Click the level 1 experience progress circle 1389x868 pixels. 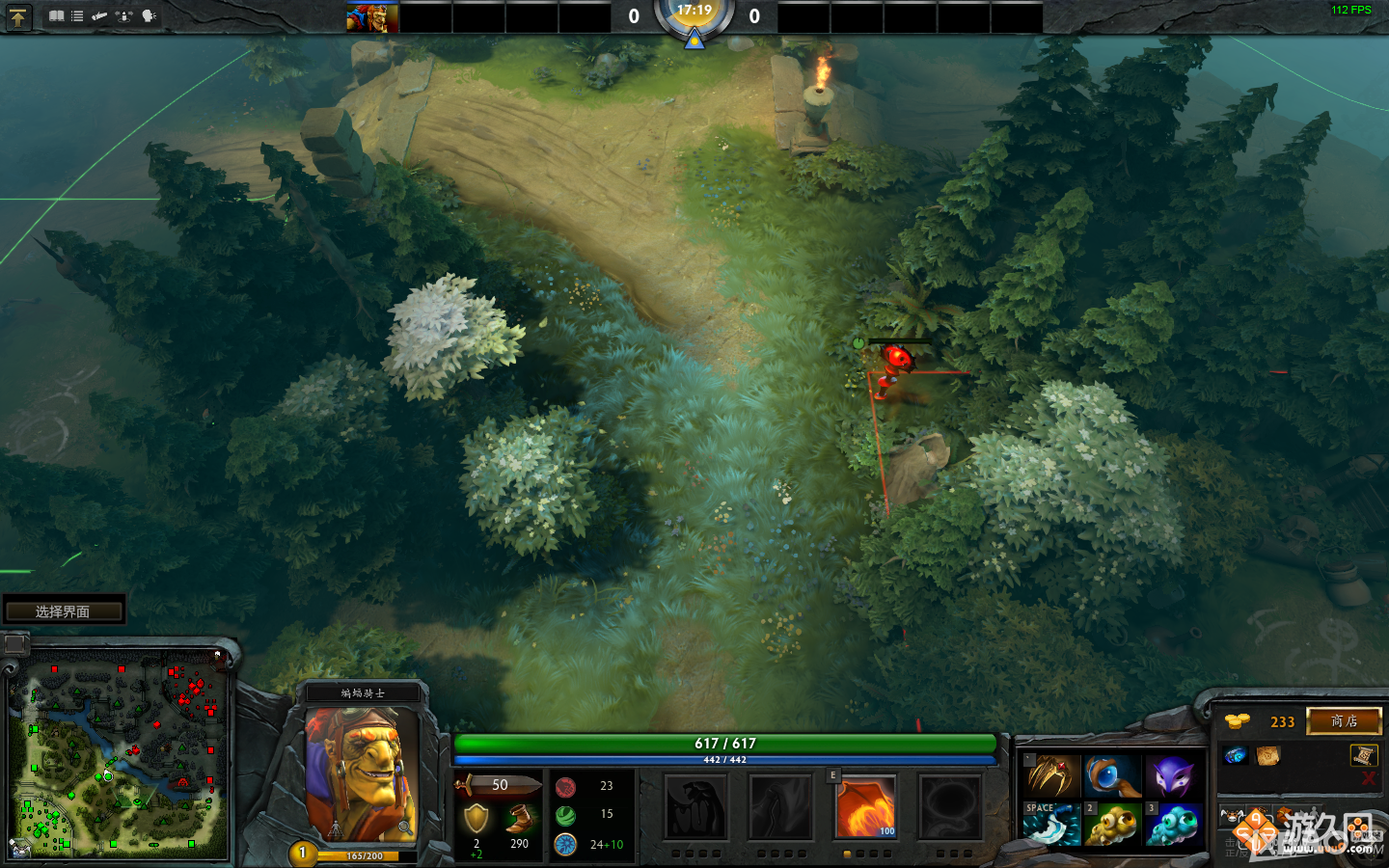click(304, 853)
